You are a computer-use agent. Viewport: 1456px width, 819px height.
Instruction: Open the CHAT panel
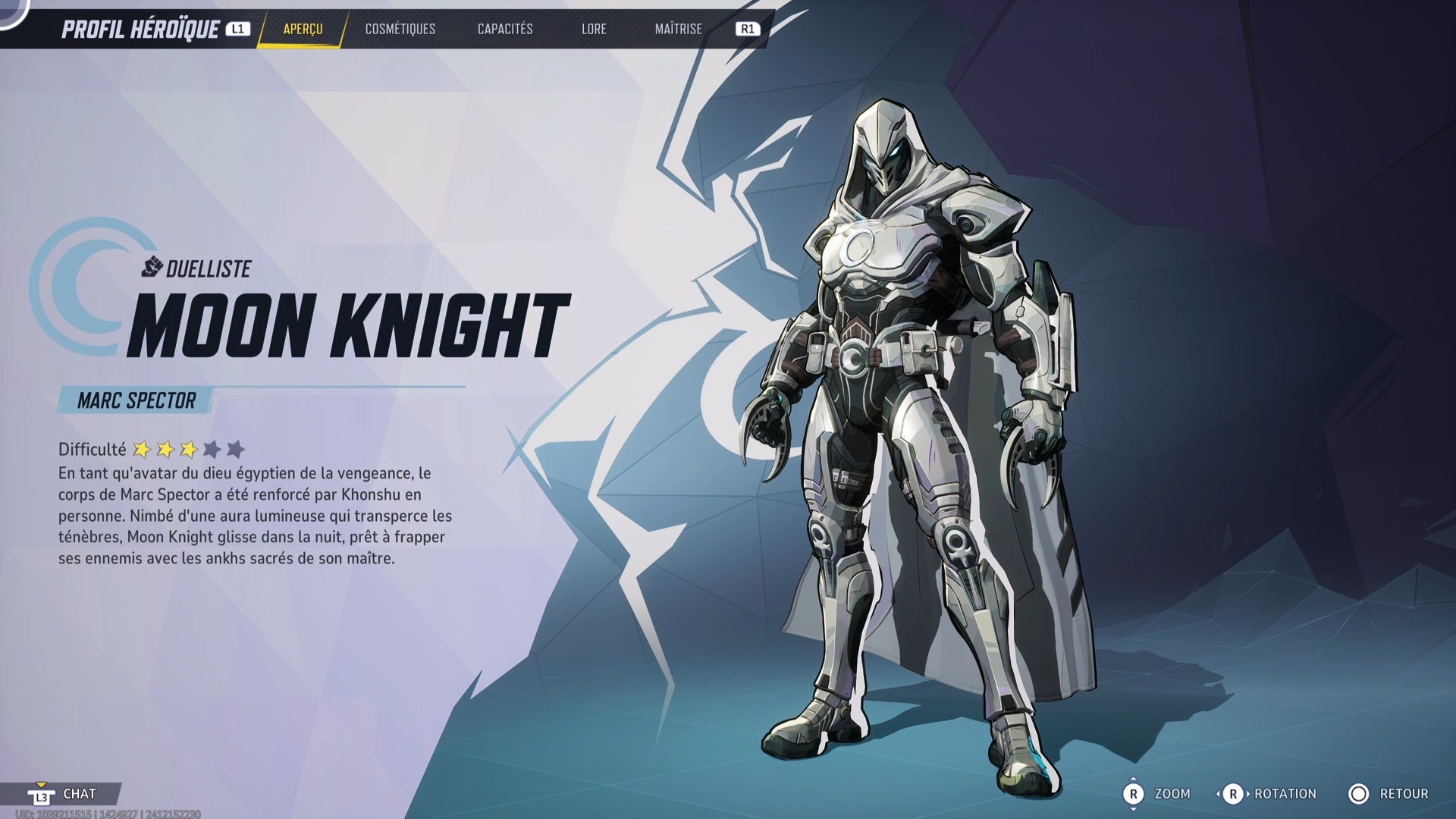point(80,793)
